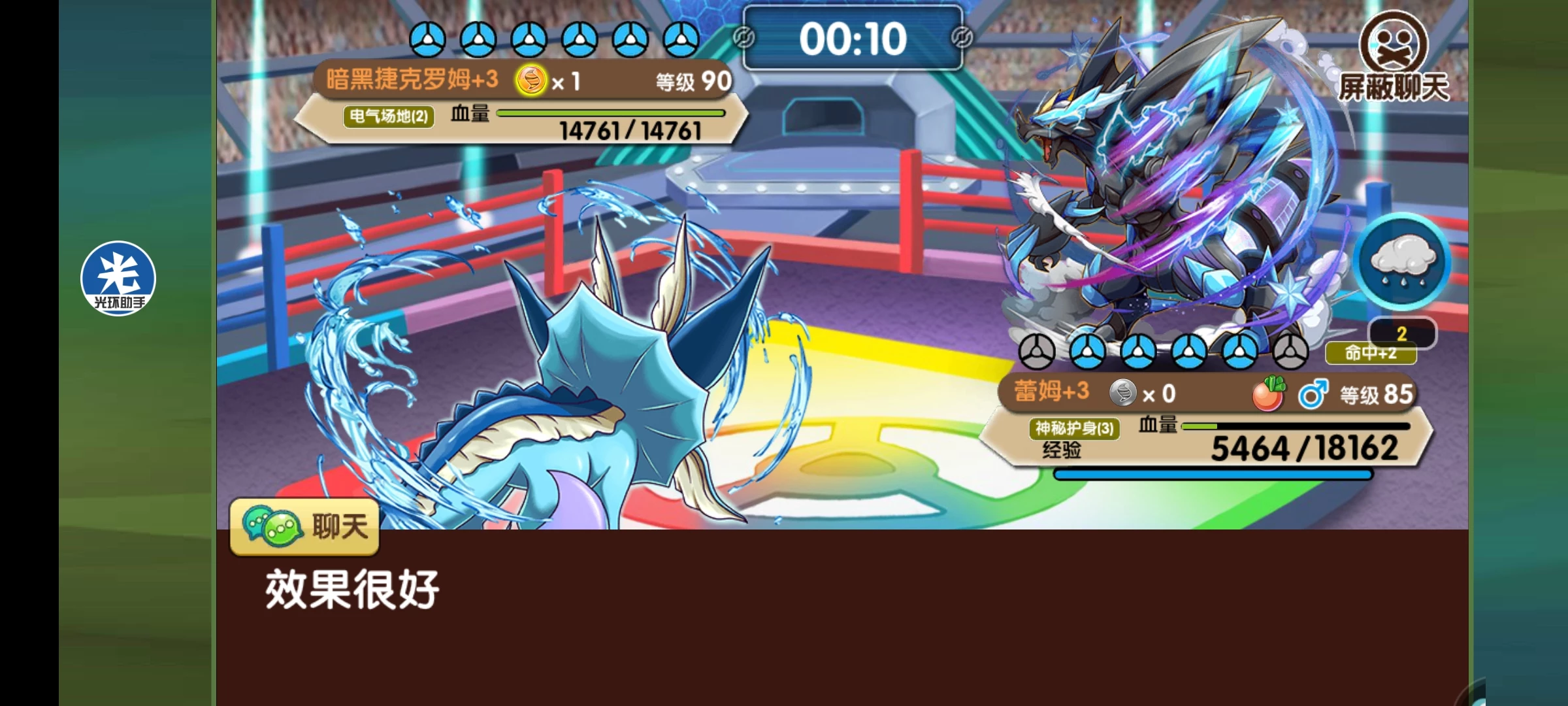Select the 蕾姆+3 name plate
Image resolution: width=1568 pixels, height=706 pixels.
point(1051,392)
